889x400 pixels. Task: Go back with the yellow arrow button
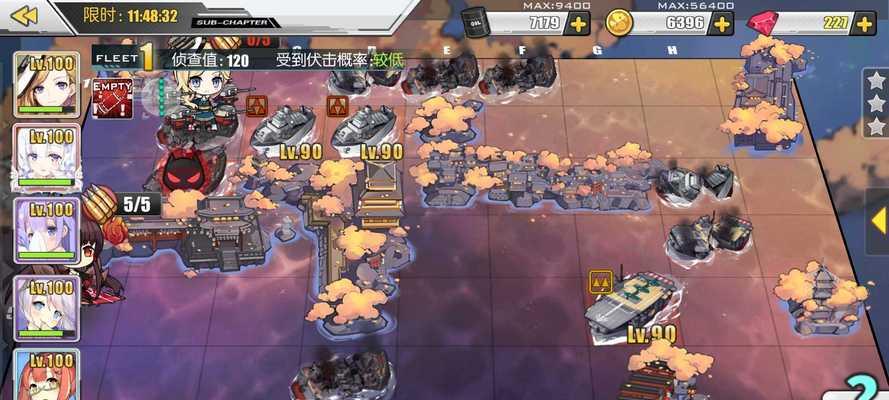tap(23, 15)
